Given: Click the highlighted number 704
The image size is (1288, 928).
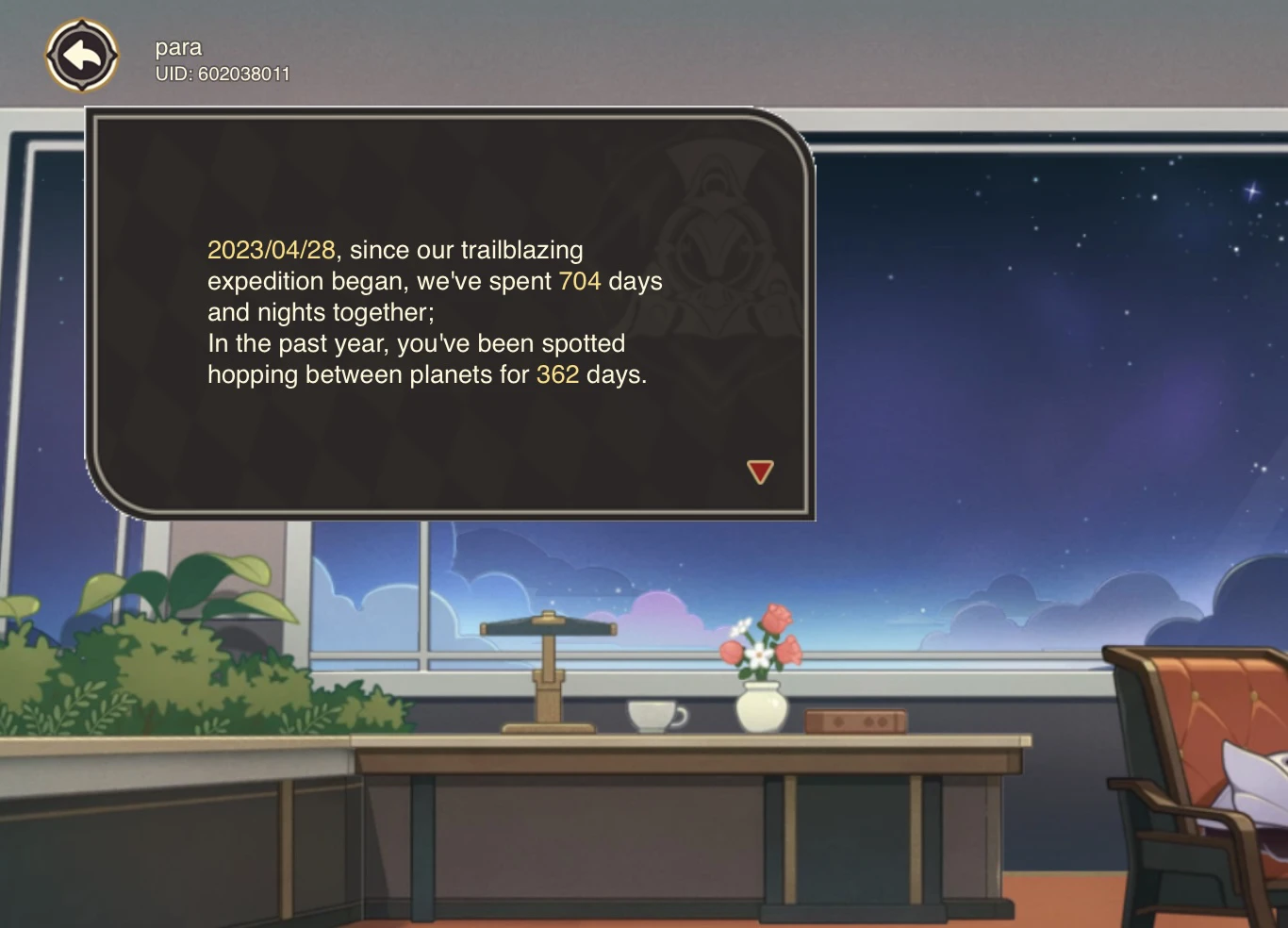Looking at the screenshot, I should coord(579,280).
